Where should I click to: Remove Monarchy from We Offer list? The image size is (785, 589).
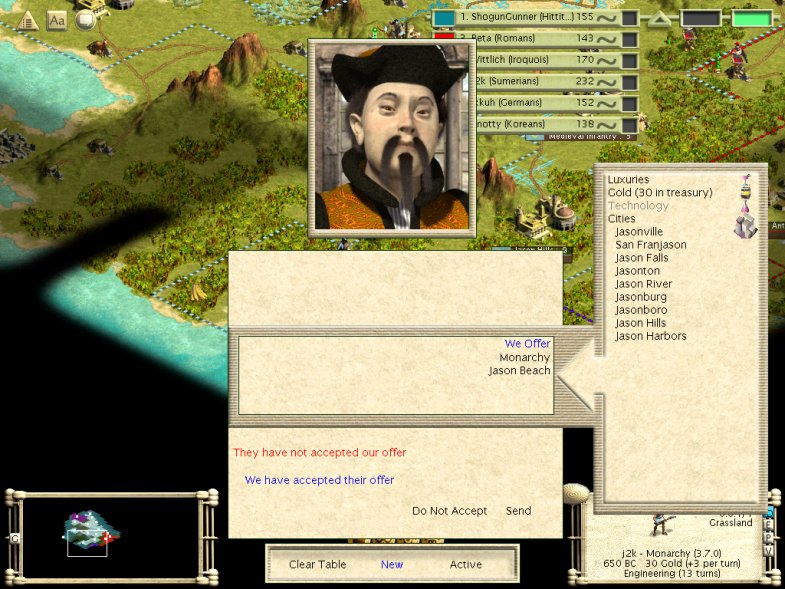(525, 358)
